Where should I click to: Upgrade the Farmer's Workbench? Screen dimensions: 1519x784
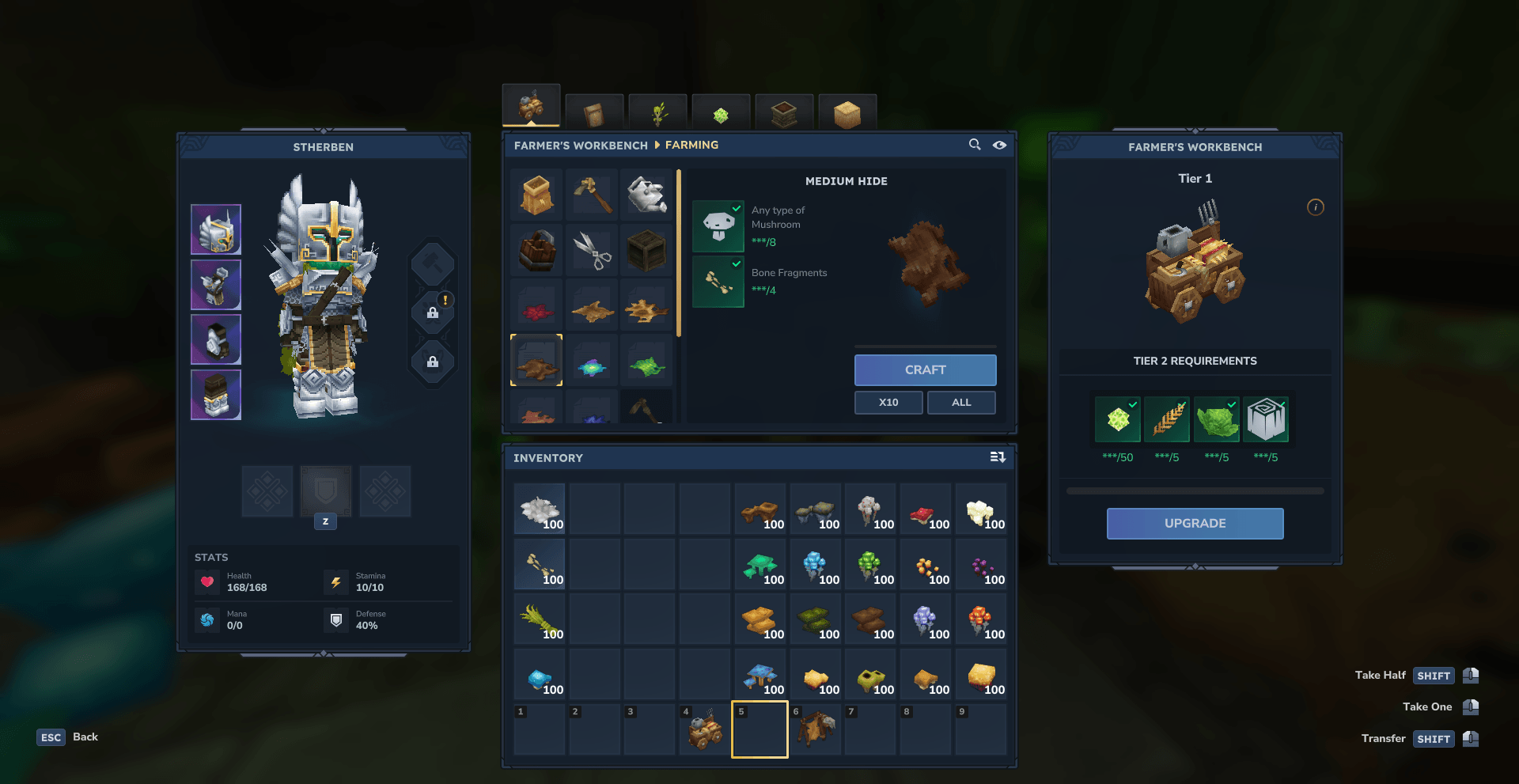coord(1195,523)
